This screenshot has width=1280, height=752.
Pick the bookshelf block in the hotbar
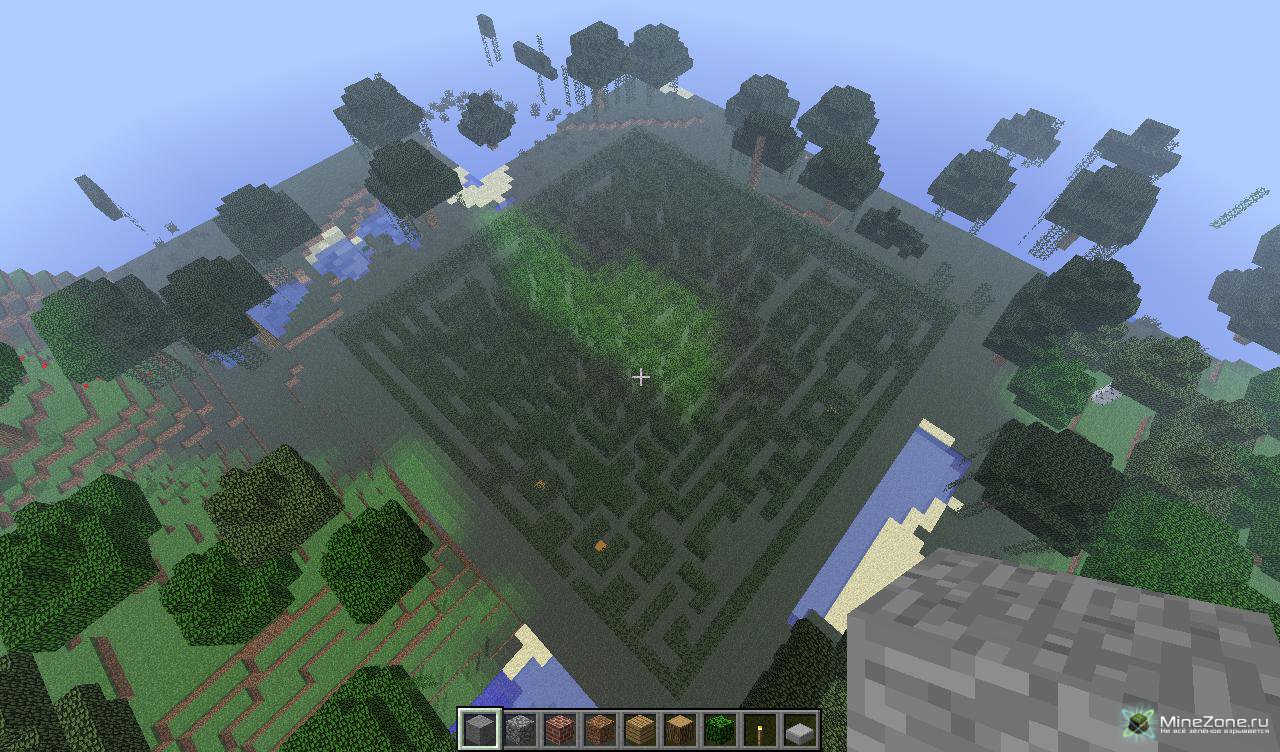pos(600,729)
